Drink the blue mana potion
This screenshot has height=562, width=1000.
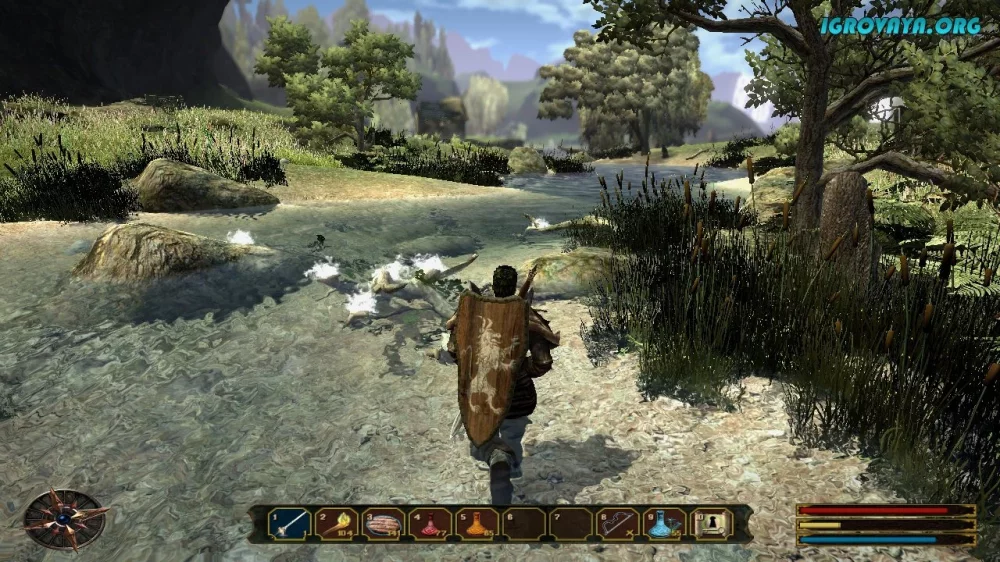point(665,523)
